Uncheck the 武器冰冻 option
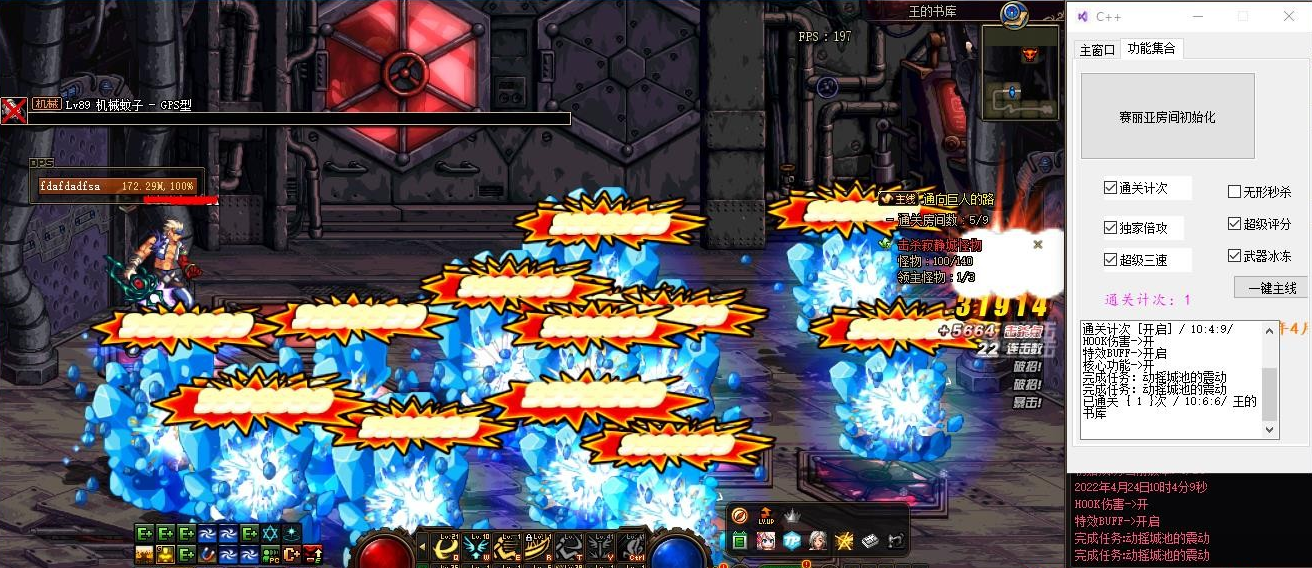This screenshot has width=1312, height=568. [1235, 256]
